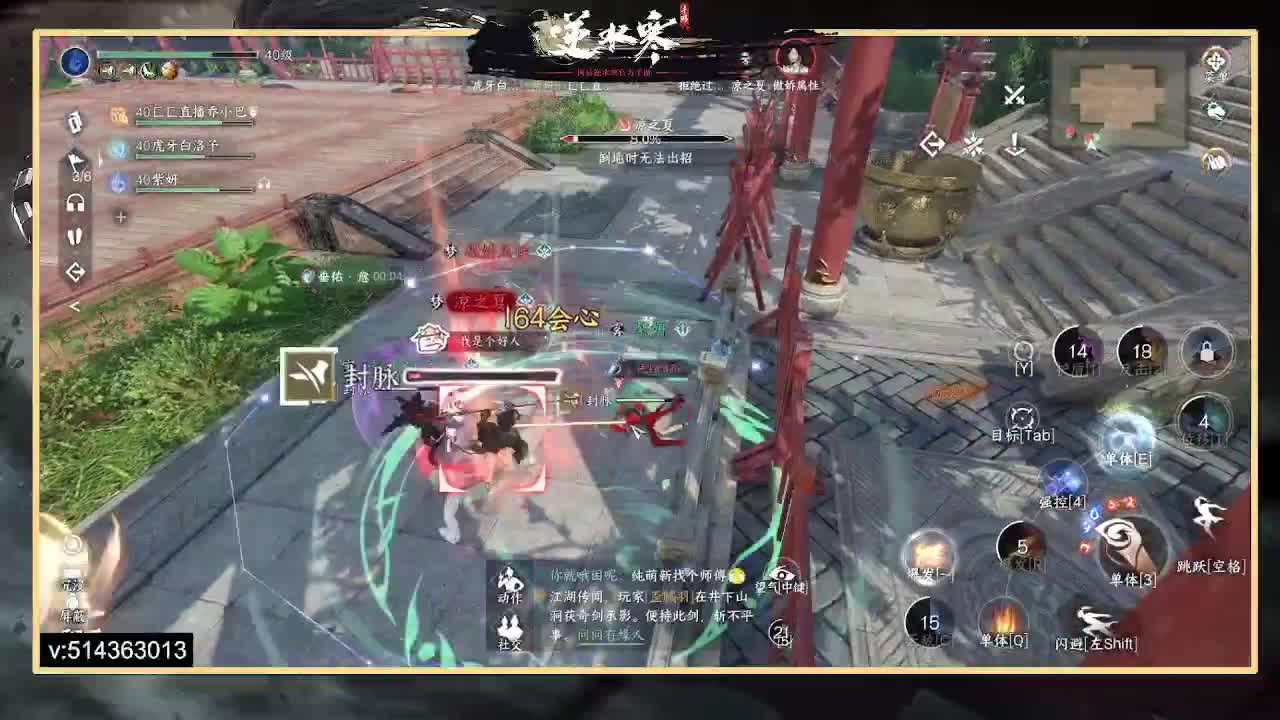Open the 动作 (Actions) emote panel
This screenshot has height=720, width=1280.
(x=508, y=582)
